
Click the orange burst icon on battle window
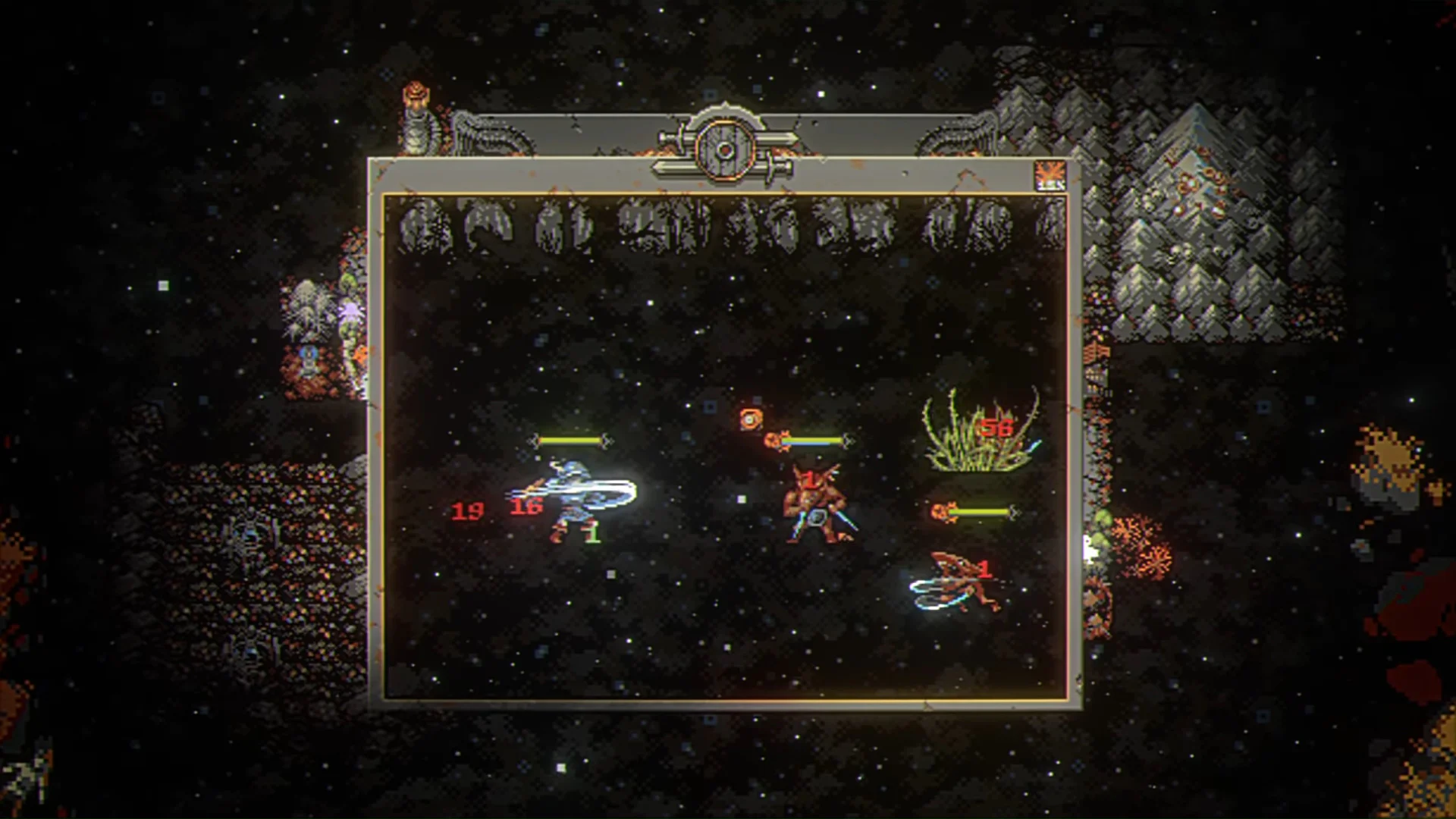click(1050, 176)
